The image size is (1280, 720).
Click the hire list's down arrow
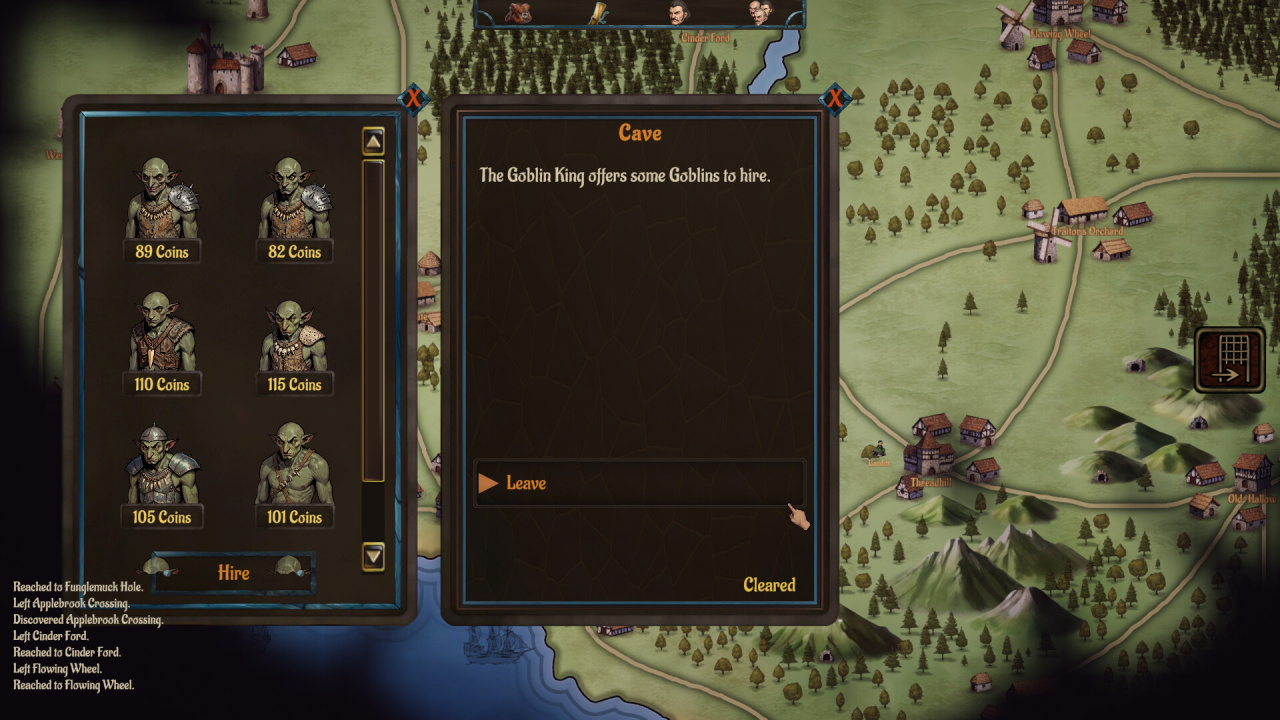point(373,555)
